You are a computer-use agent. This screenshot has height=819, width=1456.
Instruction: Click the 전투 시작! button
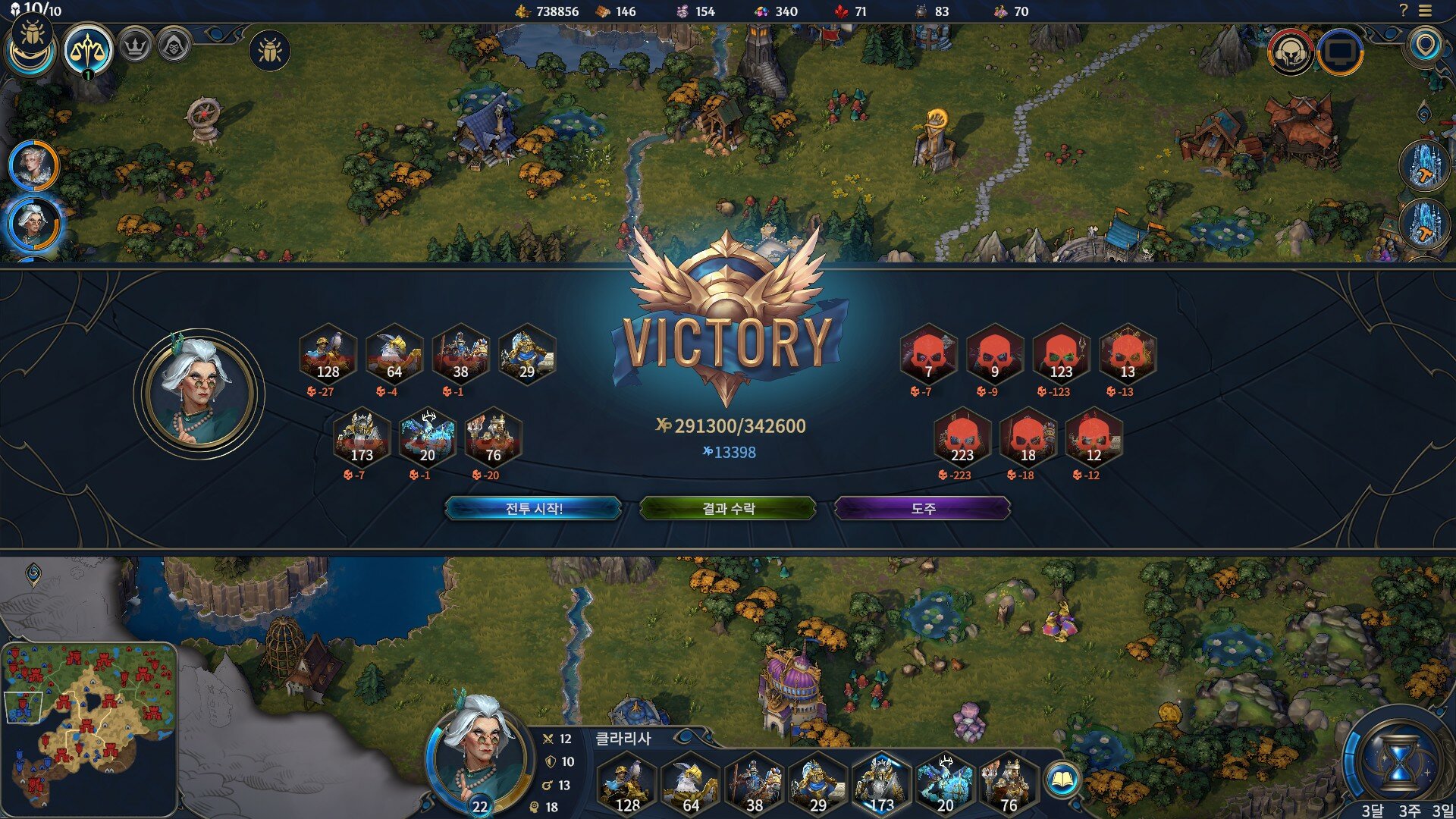(533, 508)
